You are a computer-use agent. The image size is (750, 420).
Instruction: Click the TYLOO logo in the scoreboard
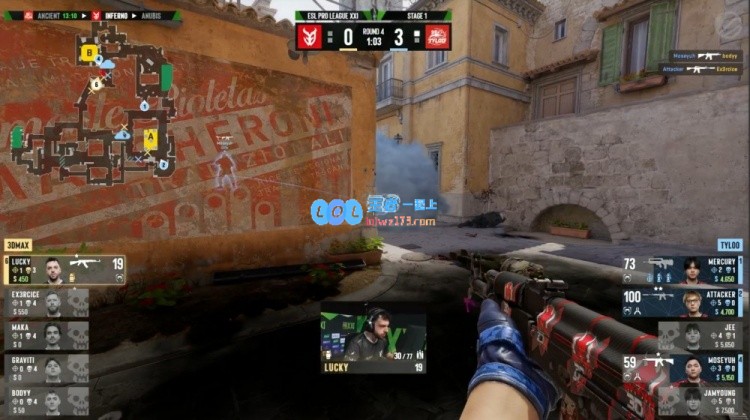[437, 37]
